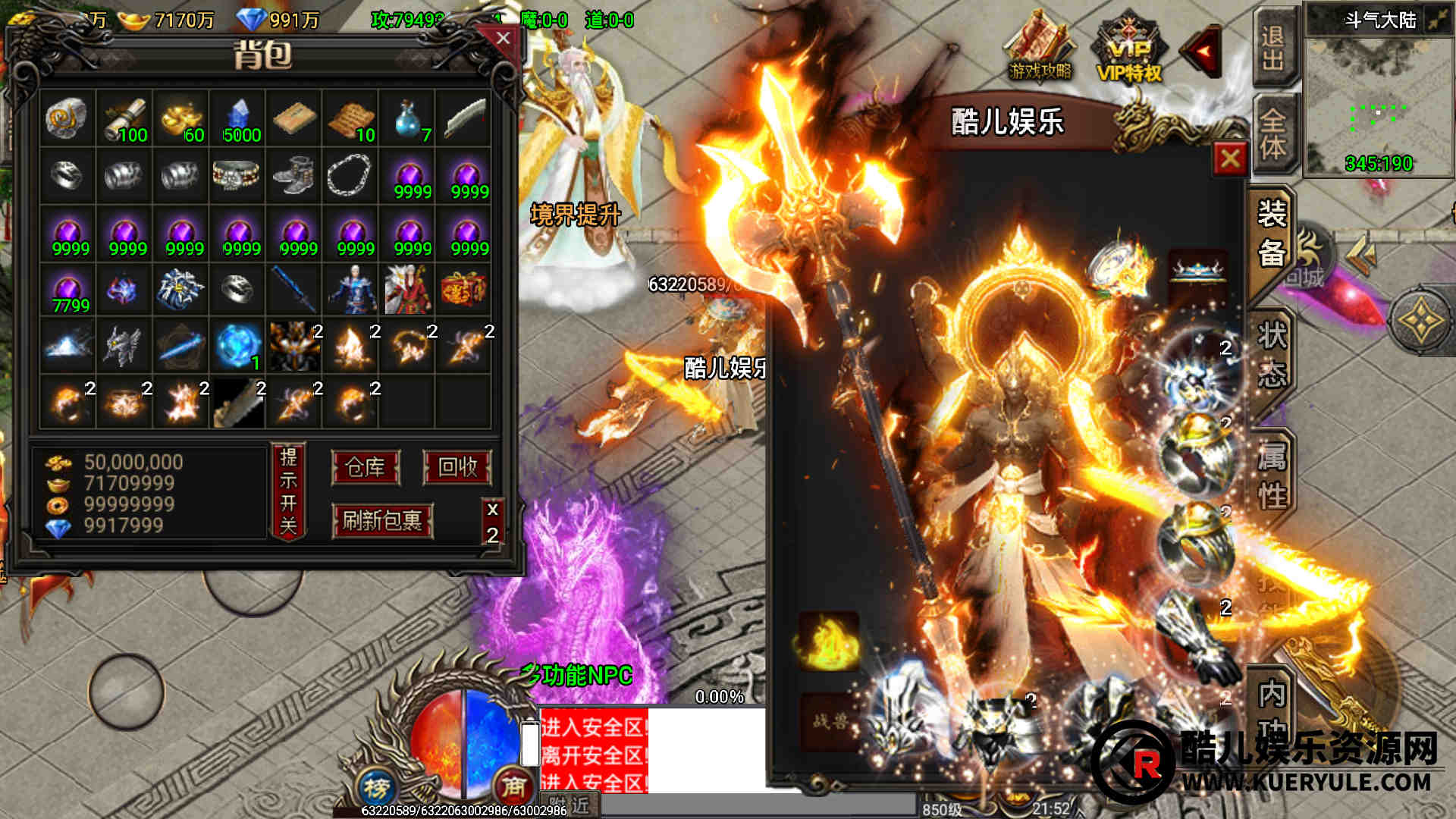Open the VIP特权 privileges menu
Screen dimensions: 1456x819
(1129, 49)
